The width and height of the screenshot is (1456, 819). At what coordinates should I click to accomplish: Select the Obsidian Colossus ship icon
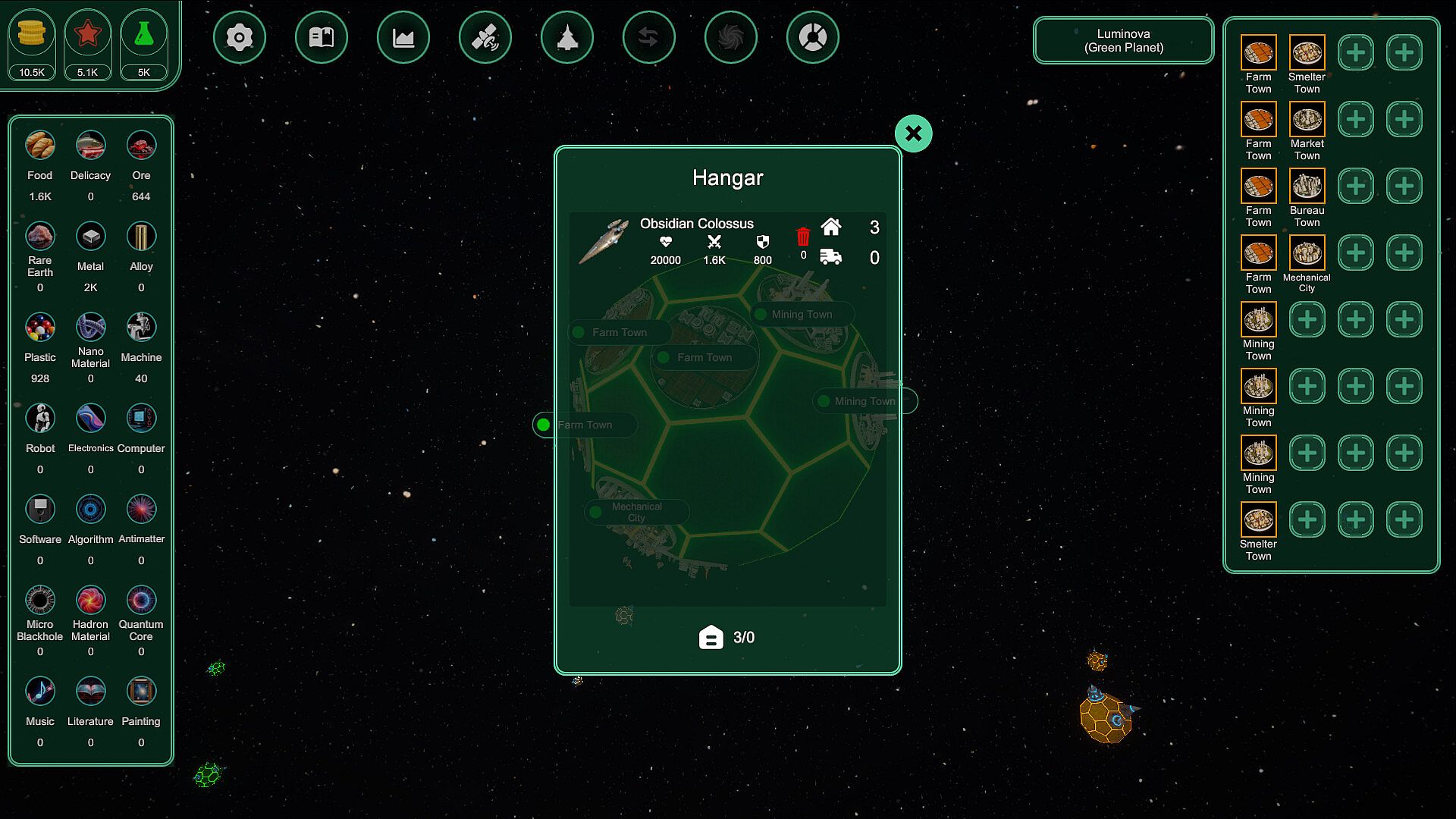(604, 241)
